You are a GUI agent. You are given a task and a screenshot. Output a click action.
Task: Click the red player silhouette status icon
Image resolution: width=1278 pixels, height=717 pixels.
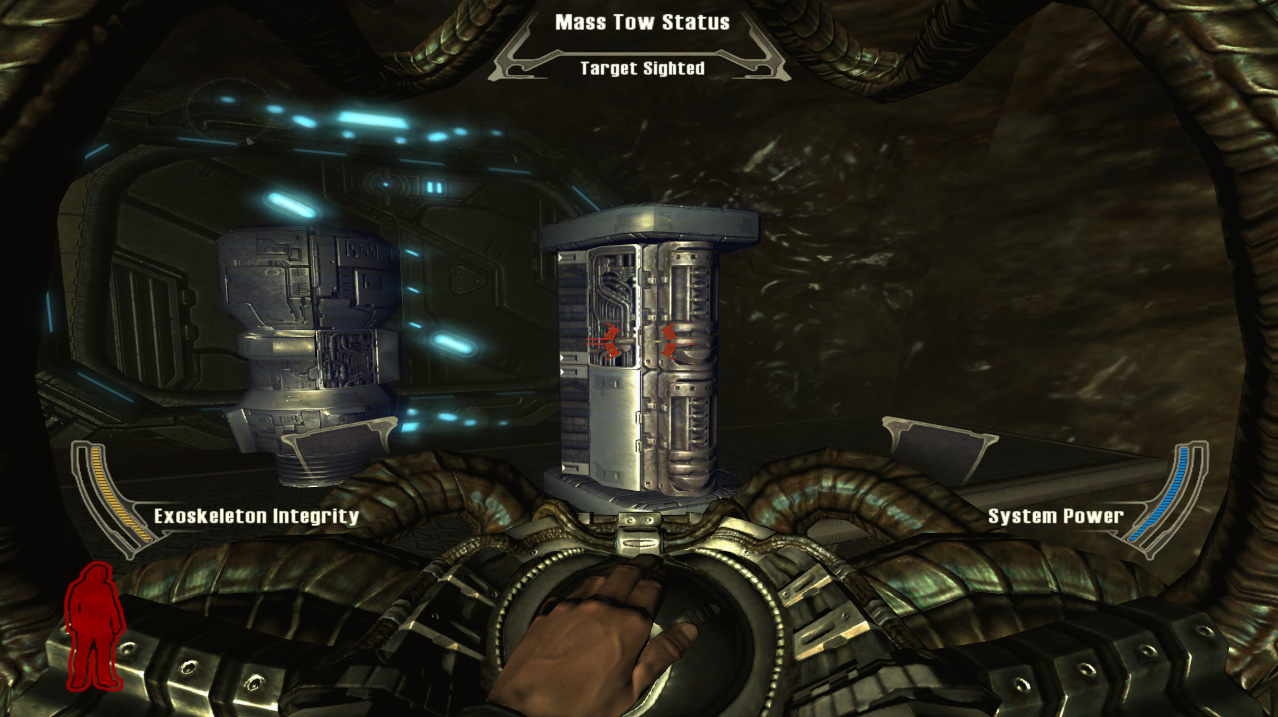(94, 626)
